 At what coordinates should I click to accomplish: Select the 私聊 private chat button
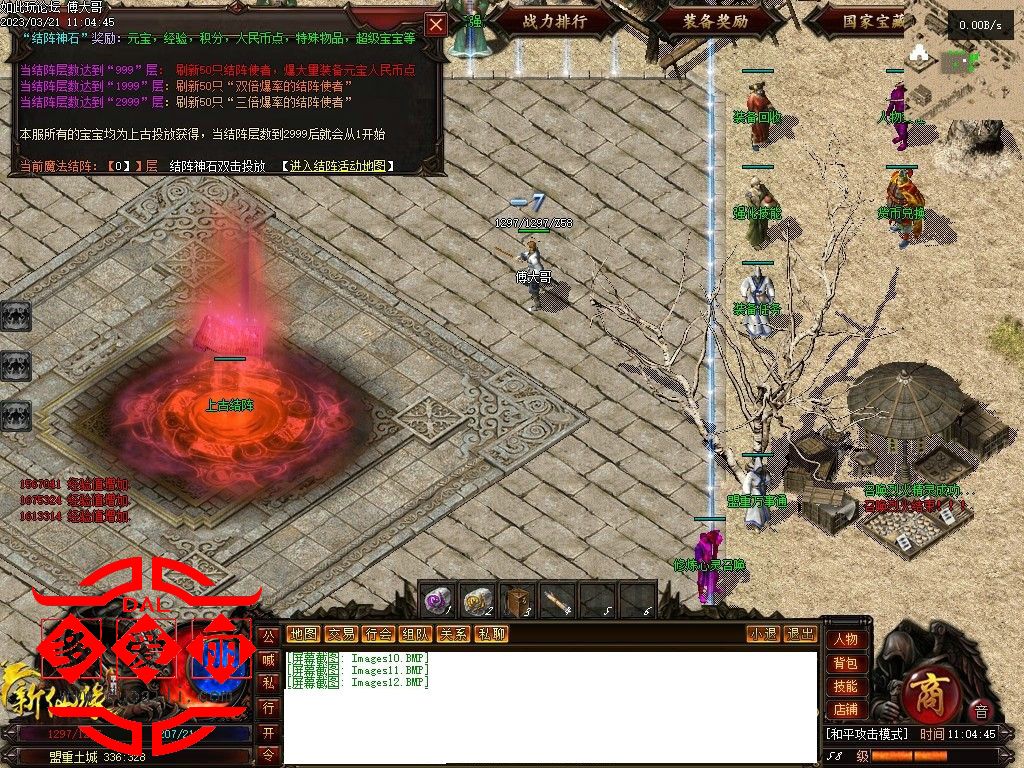[x=490, y=634]
